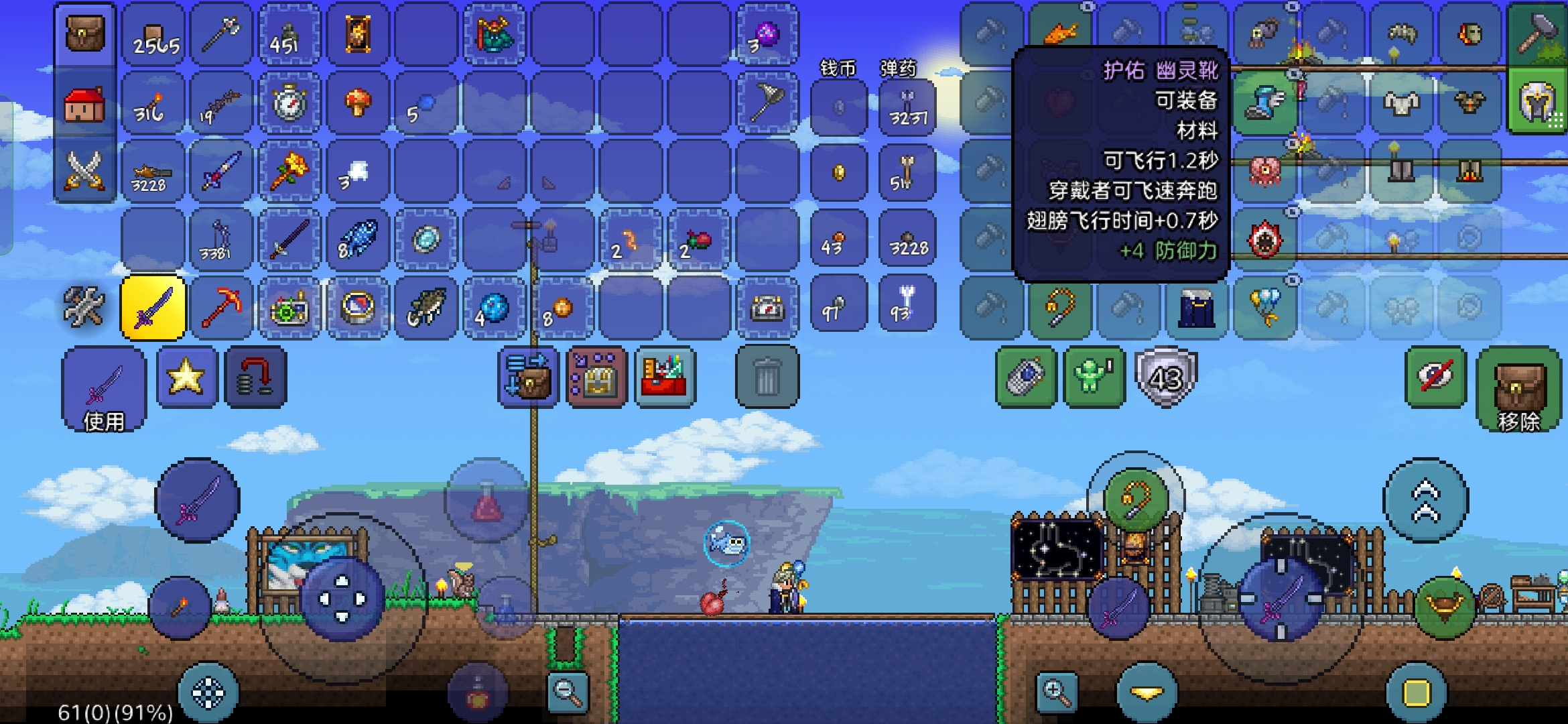
Task: Select the red pickaxe hotbar slot
Action: click(221, 308)
